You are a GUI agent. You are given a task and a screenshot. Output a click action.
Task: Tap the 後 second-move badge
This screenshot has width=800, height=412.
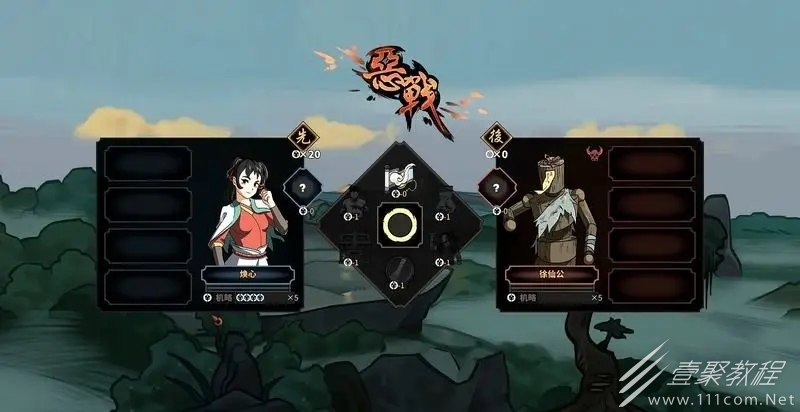click(x=494, y=136)
